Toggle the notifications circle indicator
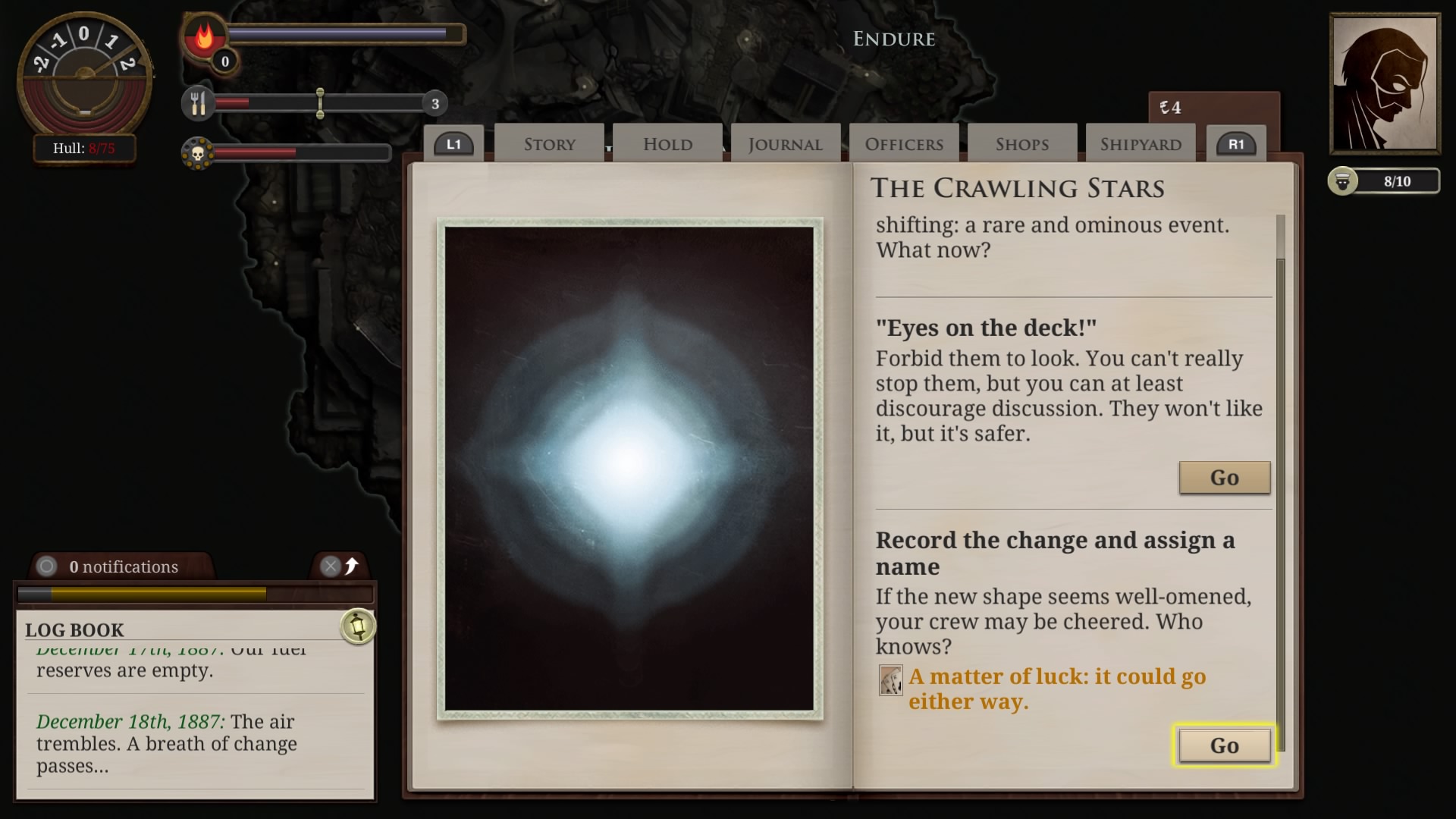This screenshot has height=819, width=1456. point(47,566)
